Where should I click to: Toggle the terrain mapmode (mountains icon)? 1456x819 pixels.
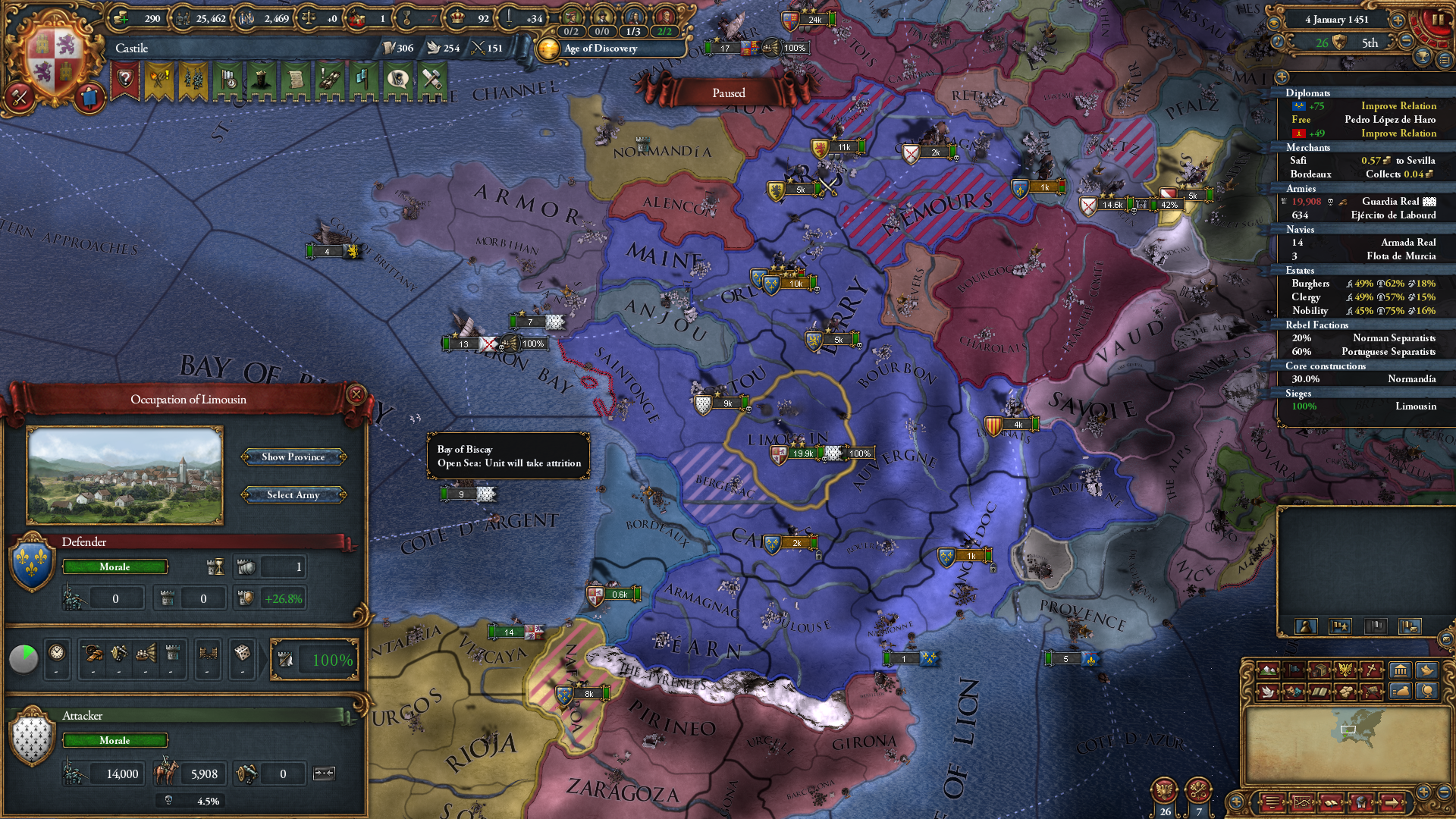[1268, 670]
